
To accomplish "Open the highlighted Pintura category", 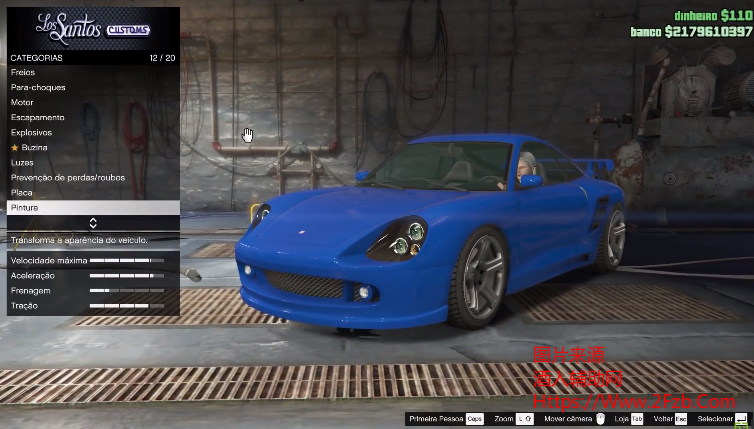I will (x=92, y=207).
